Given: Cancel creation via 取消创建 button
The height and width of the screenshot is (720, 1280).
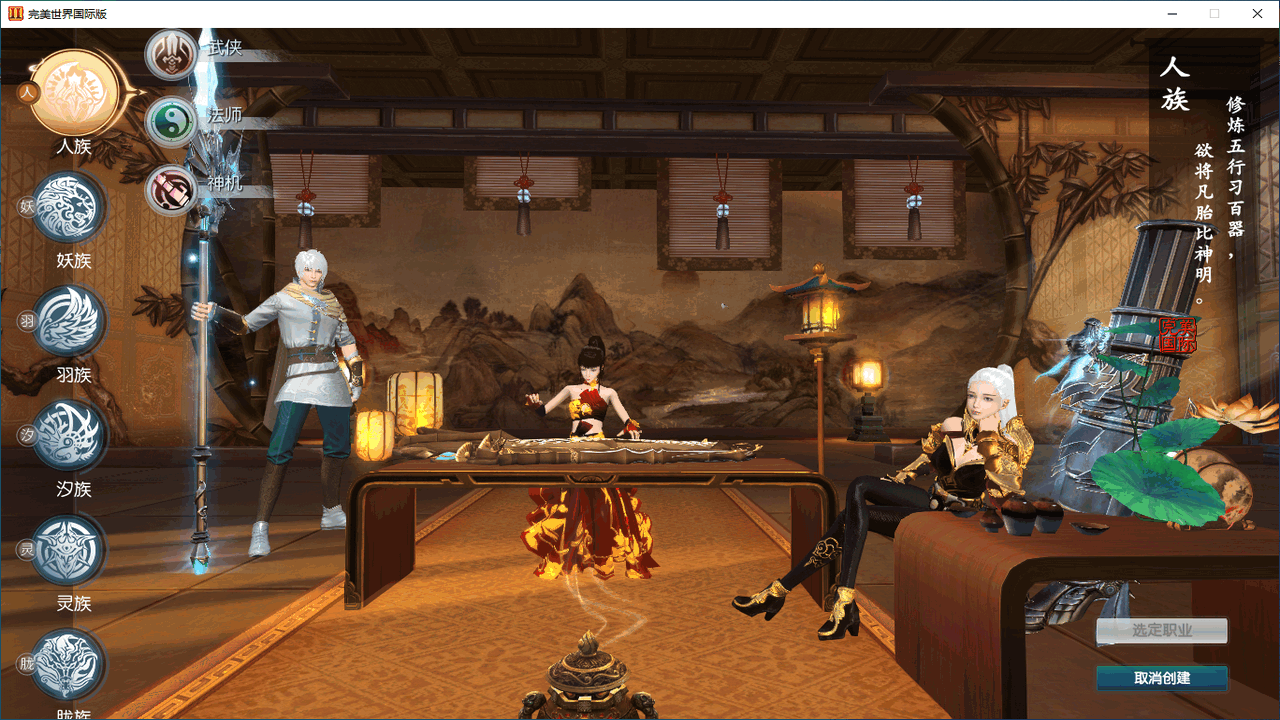Looking at the screenshot, I should 1161,678.
